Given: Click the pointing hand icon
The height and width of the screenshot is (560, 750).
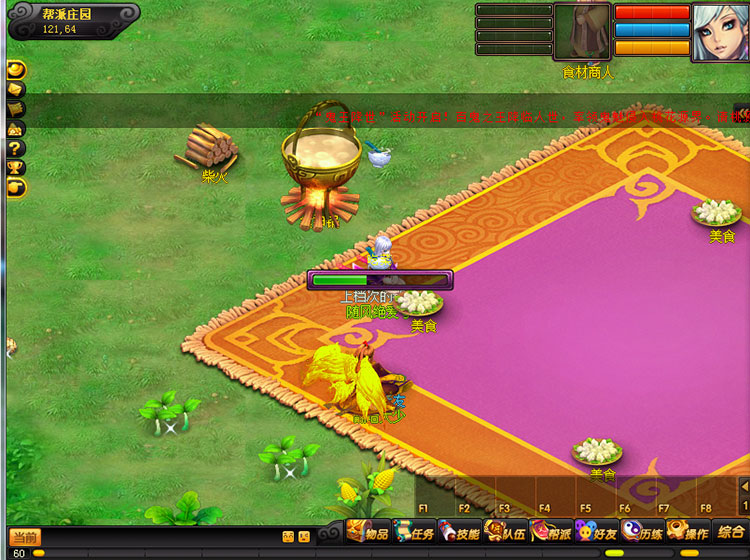Looking at the screenshot, I should (x=16, y=187).
